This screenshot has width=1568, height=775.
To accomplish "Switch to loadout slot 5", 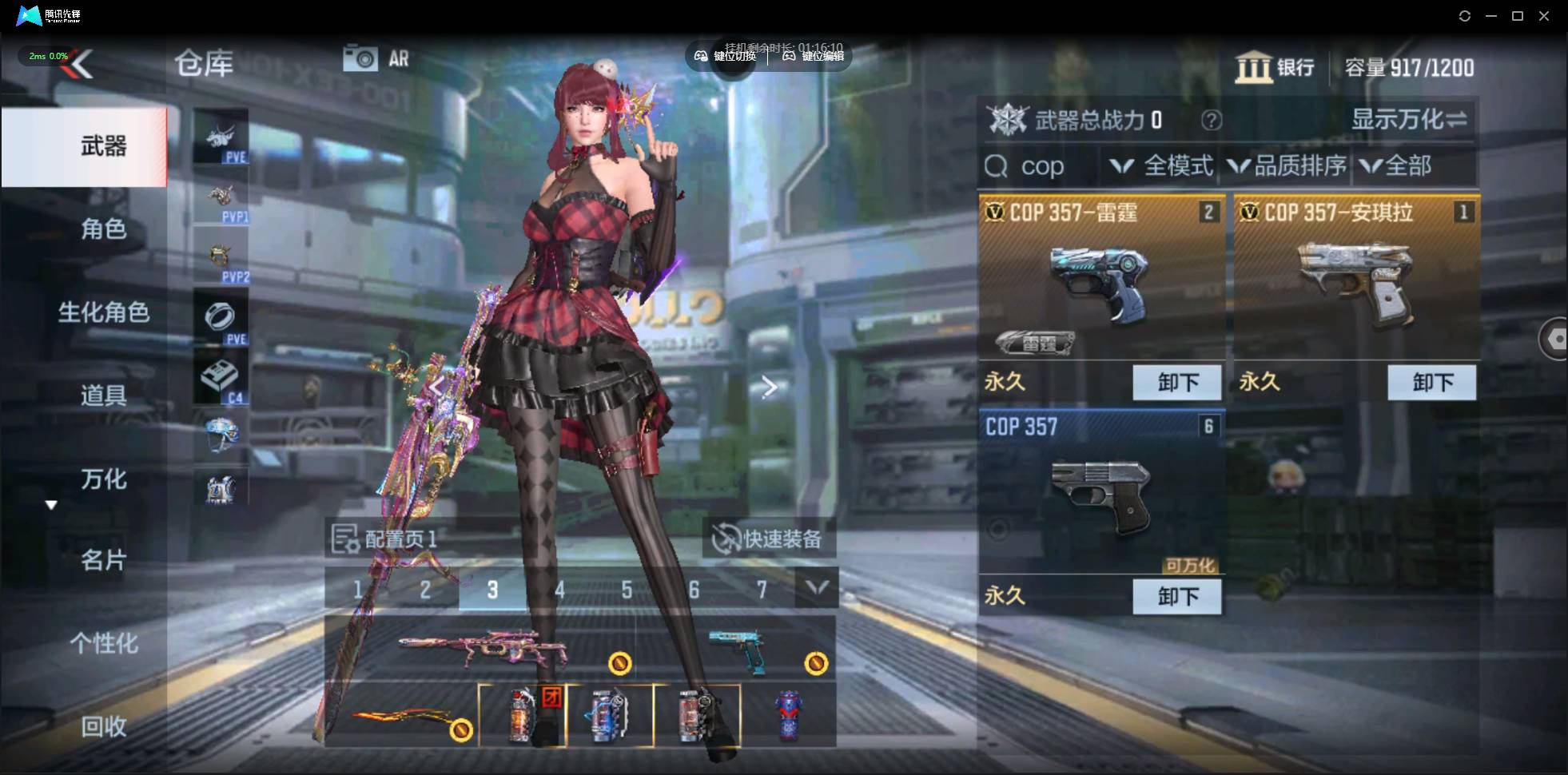I will tap(627, 590).
